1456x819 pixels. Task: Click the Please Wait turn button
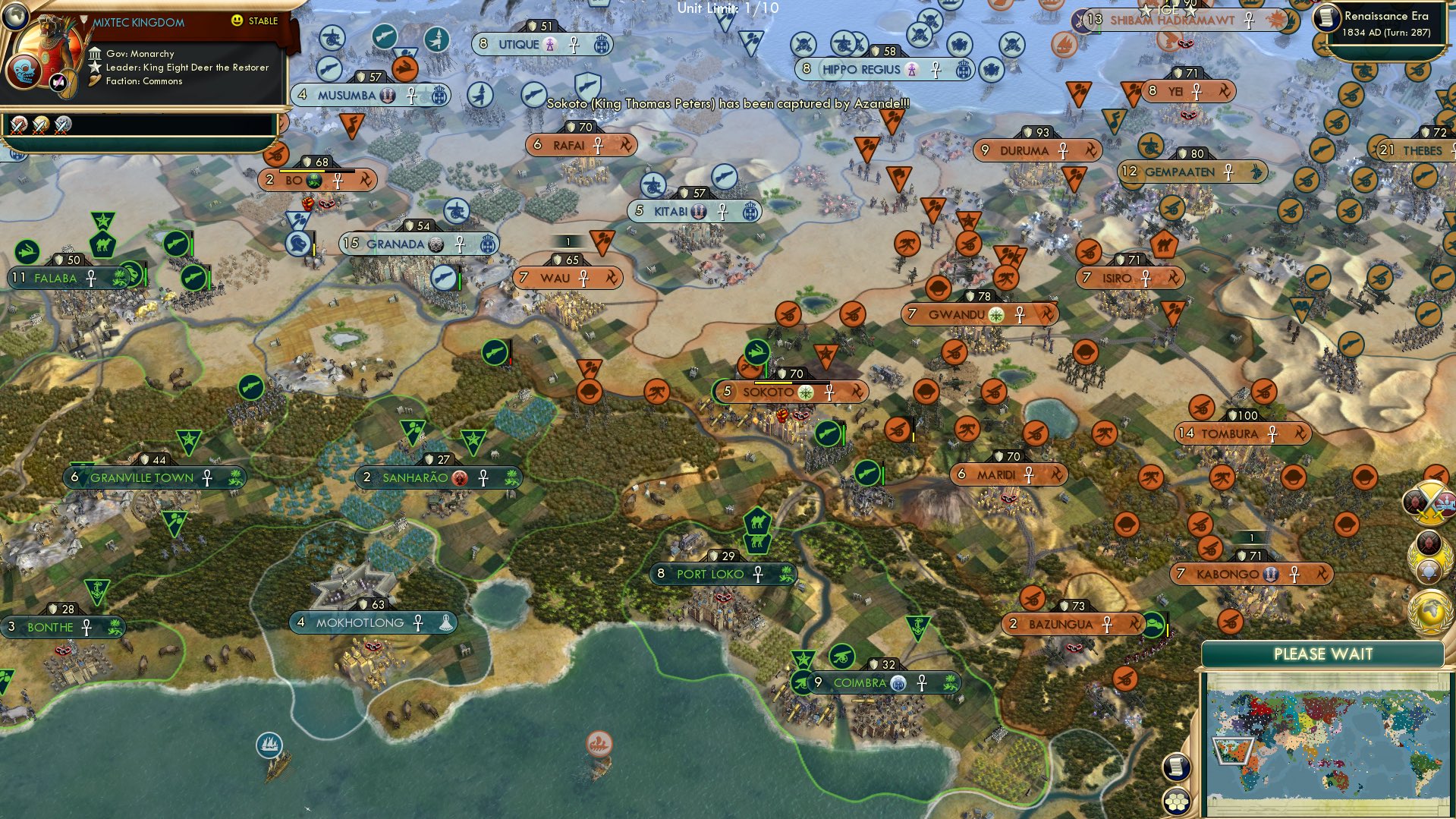(x=1322, y=654)
